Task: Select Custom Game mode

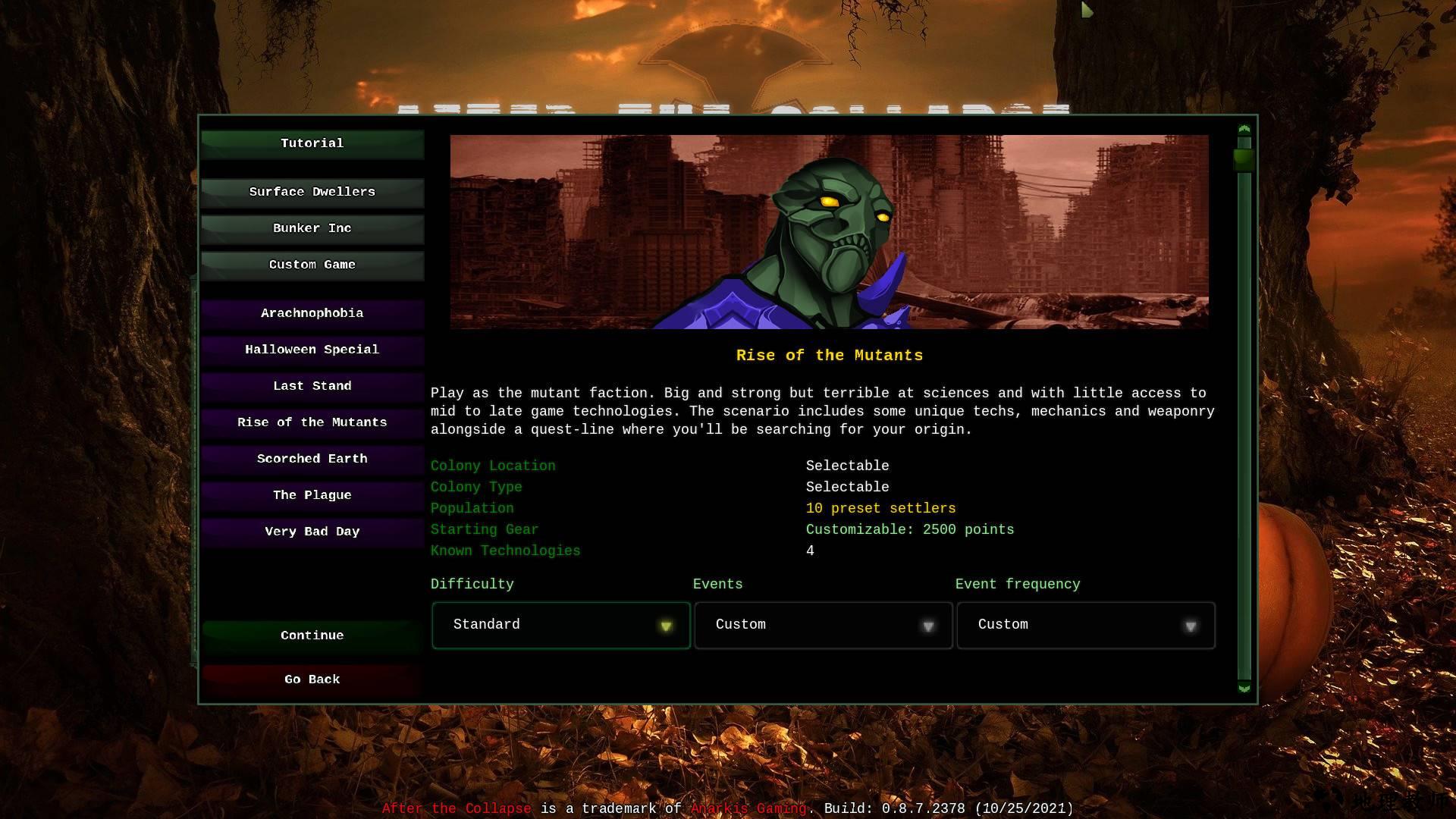Action: click(312, 265)
